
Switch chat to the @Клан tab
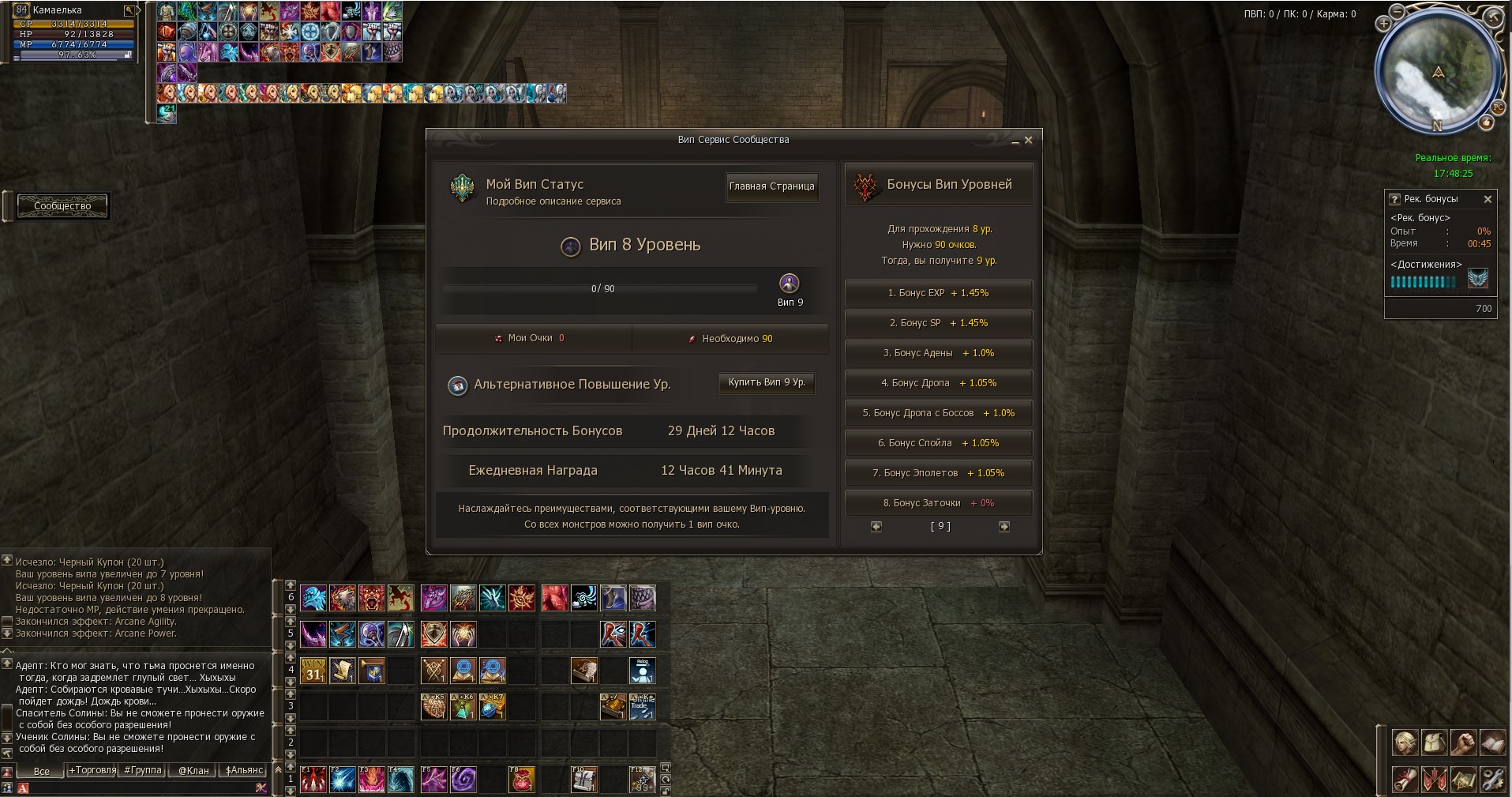pyautogui.click(x=193, y=771)
